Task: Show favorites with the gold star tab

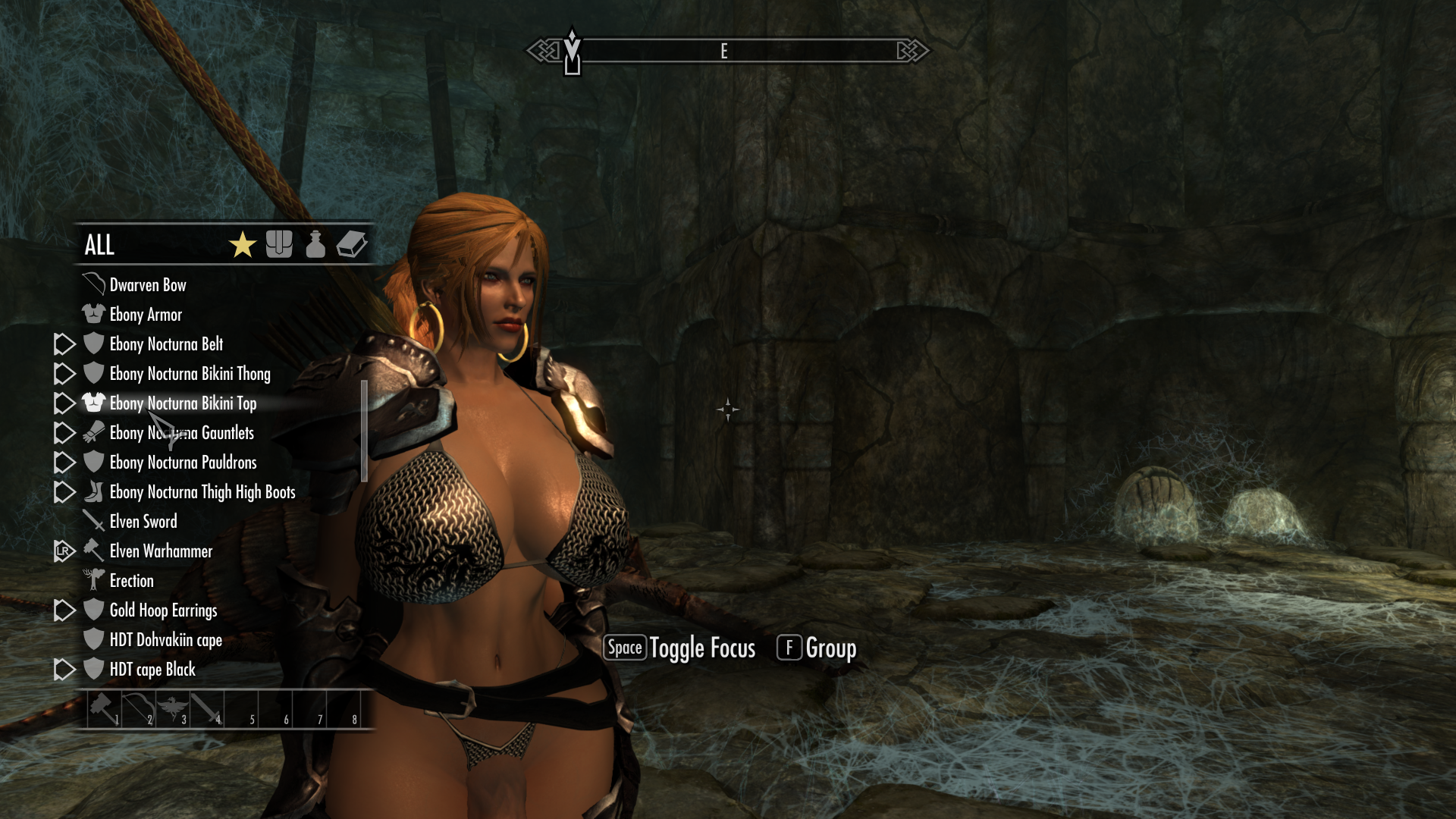Action: [243, 245]
